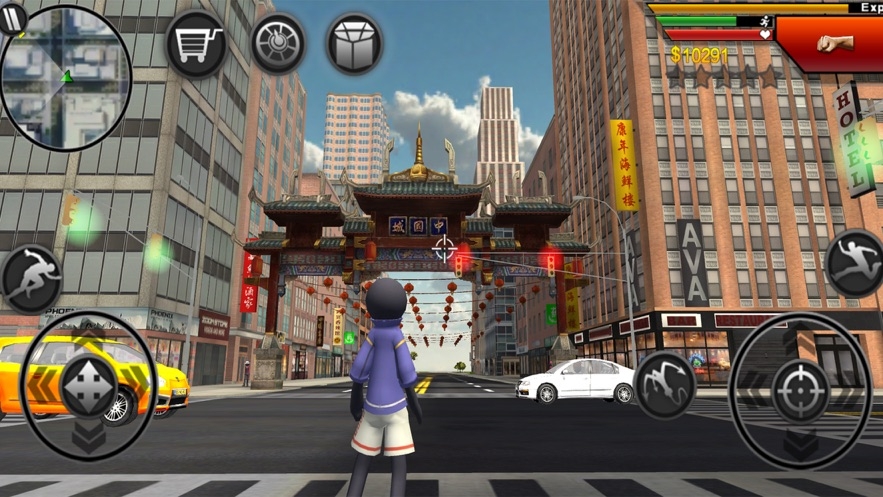This screenshot has width=883, height=497.
Task: Pause the game with the top-left button
Action: click(13, 19)
